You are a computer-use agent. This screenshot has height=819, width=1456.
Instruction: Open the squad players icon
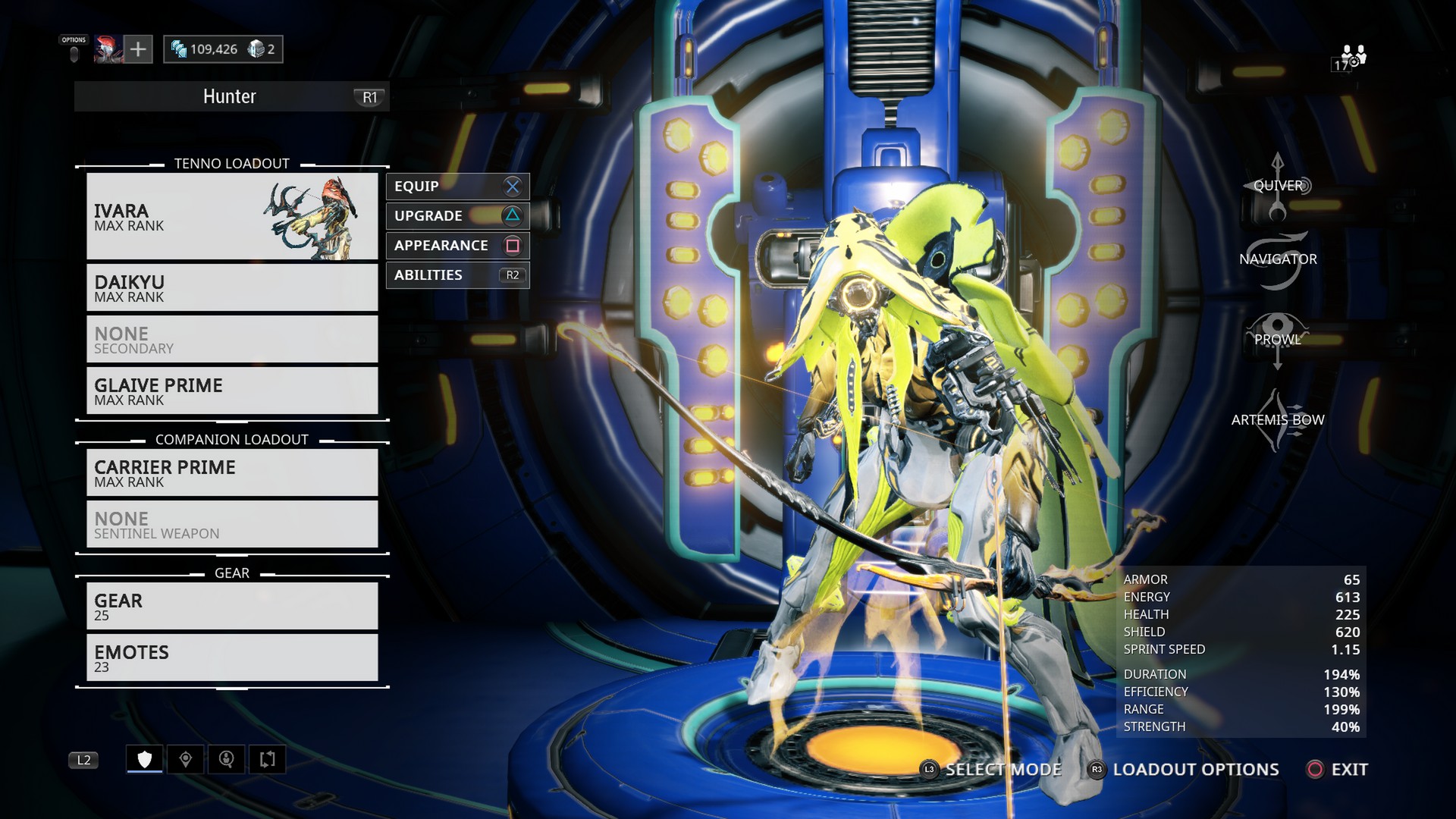coord(1352,56)
